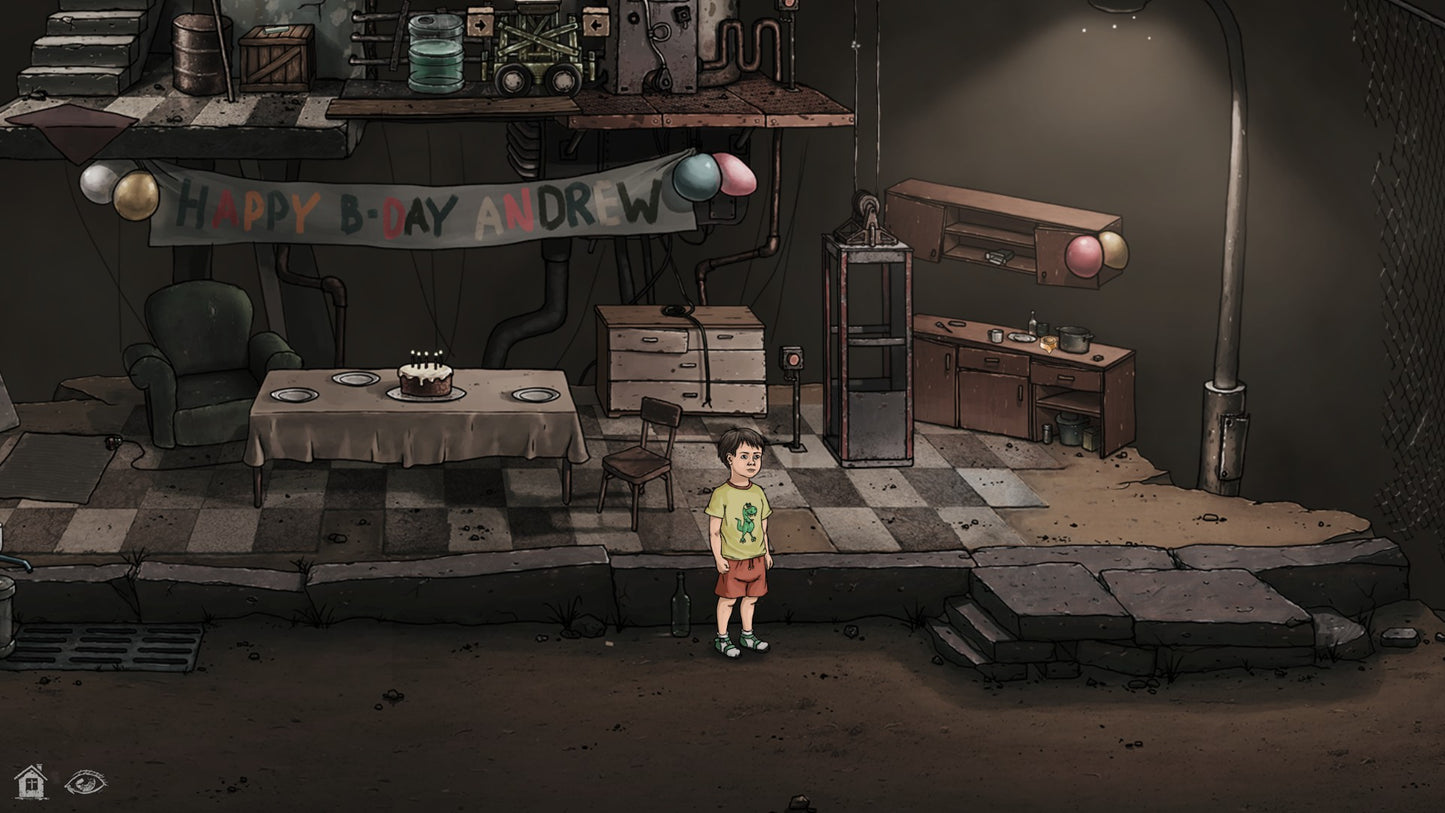Toggle the eye hint icon

85,782
